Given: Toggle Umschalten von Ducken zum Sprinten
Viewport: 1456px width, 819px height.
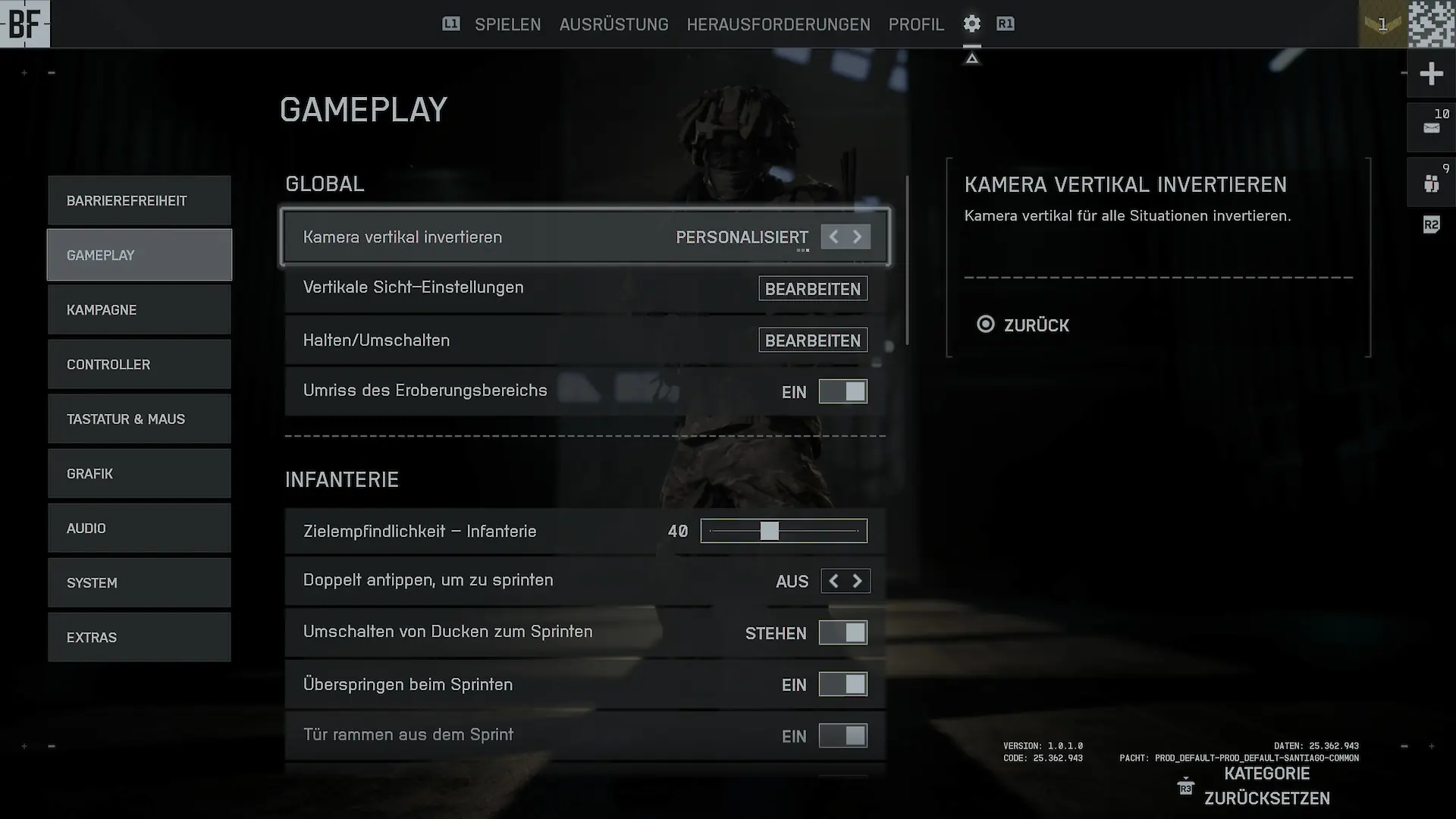Looking at the screenshot, I should (843, 633).
